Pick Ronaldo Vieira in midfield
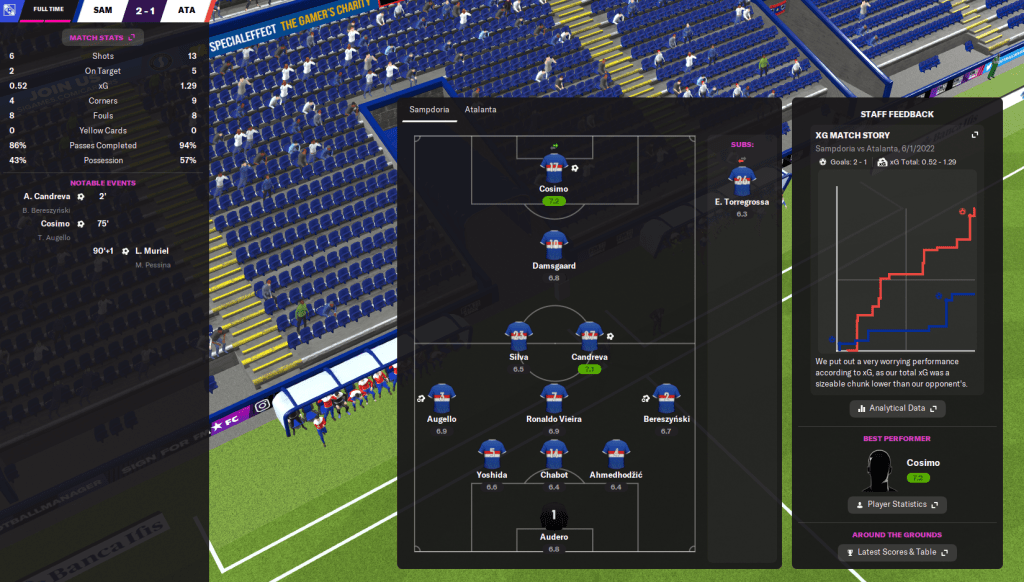This screenshot has height=582, width=1024. point(554,398)
